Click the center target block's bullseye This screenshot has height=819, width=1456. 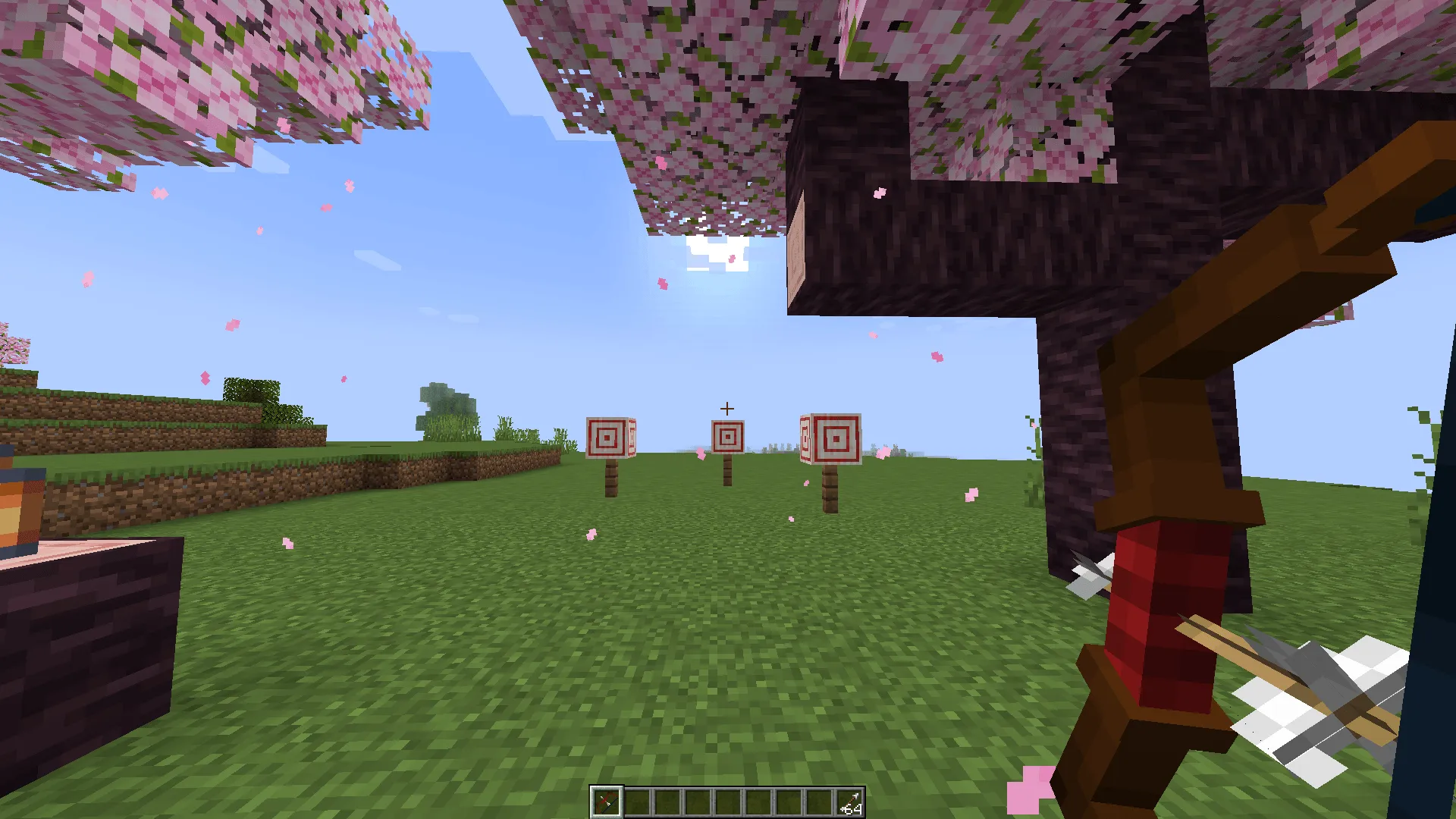pyautogui.click(x=727, y=438)
